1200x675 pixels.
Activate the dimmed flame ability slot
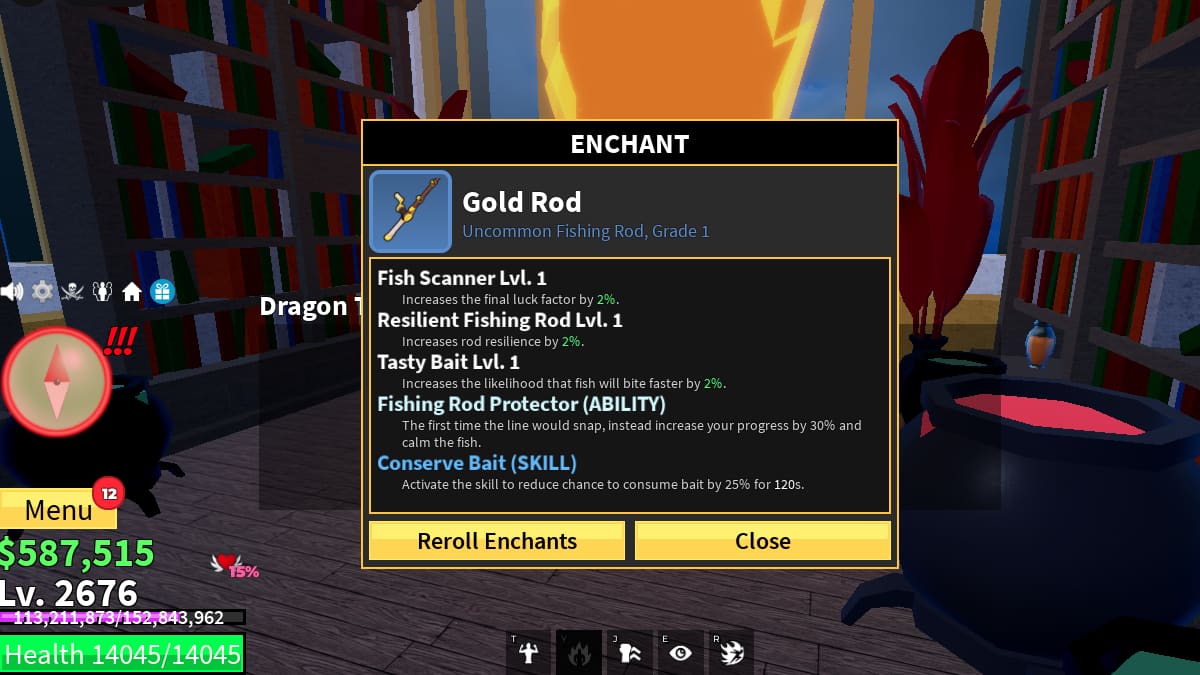point(579,653)
